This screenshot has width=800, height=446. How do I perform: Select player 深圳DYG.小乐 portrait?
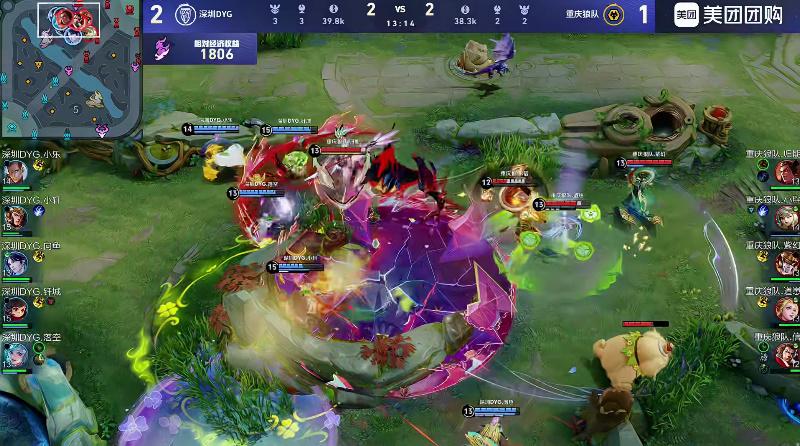click(x=15, y=172)
